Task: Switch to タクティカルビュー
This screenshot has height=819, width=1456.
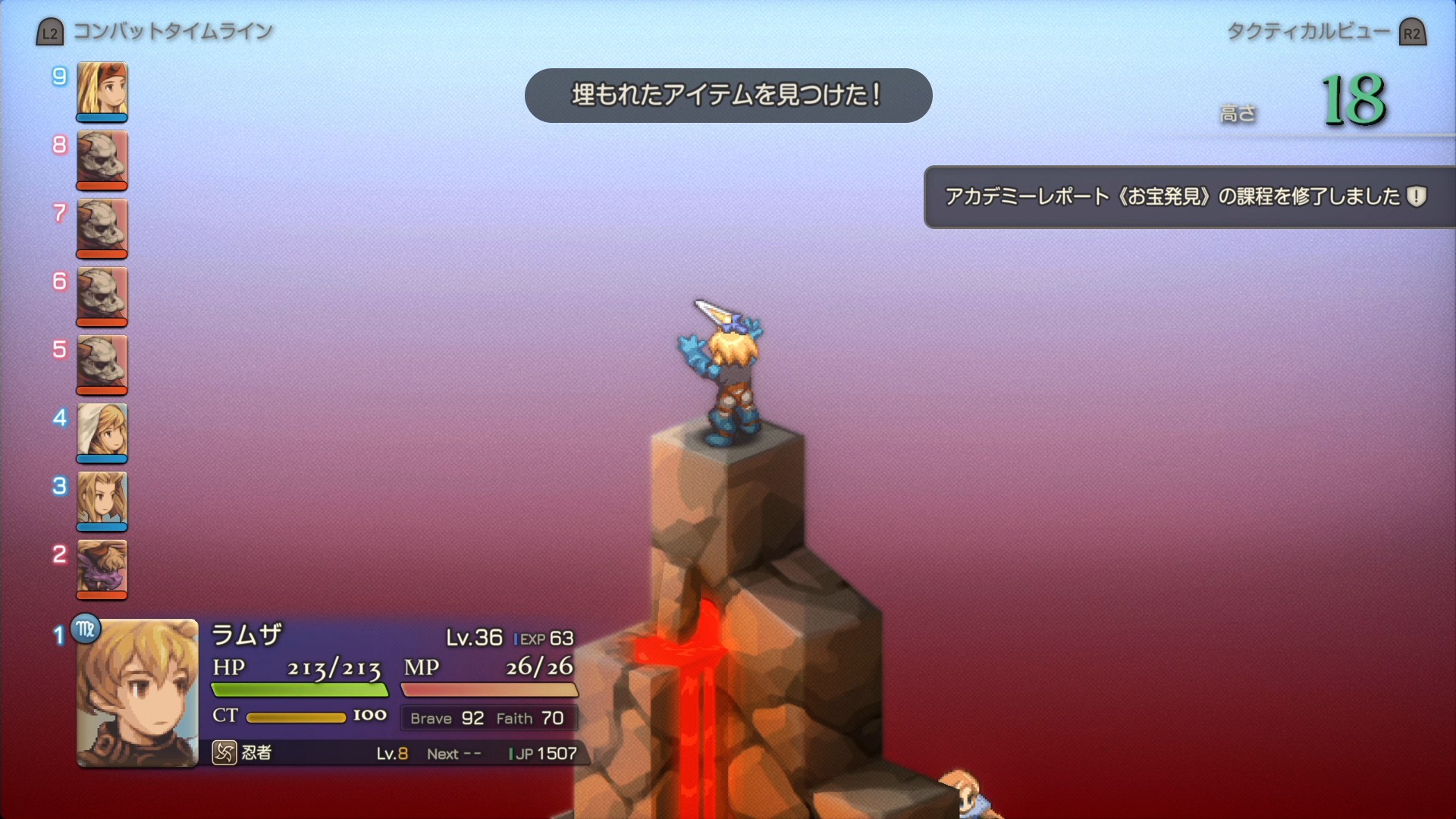Action: click(1308, 32)
